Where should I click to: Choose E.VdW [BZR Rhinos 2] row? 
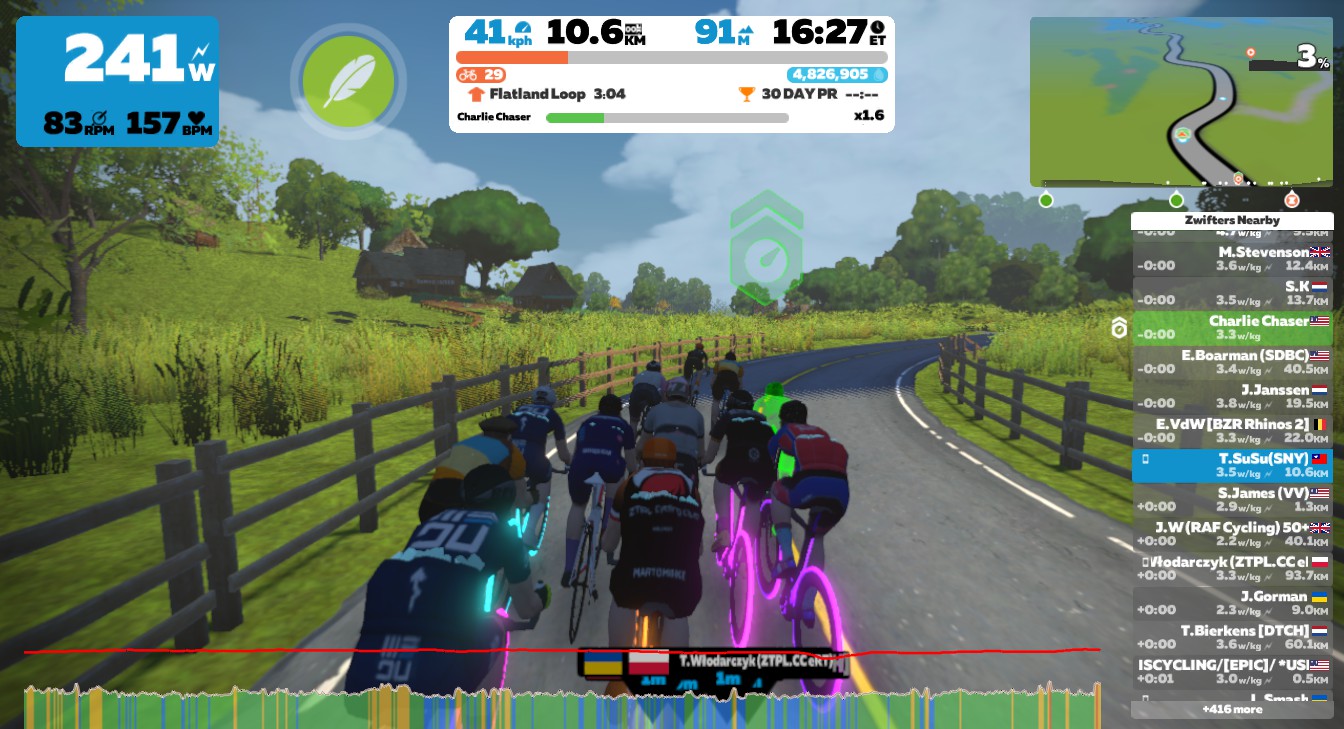pyautogui.click(x=1232, y=431)
